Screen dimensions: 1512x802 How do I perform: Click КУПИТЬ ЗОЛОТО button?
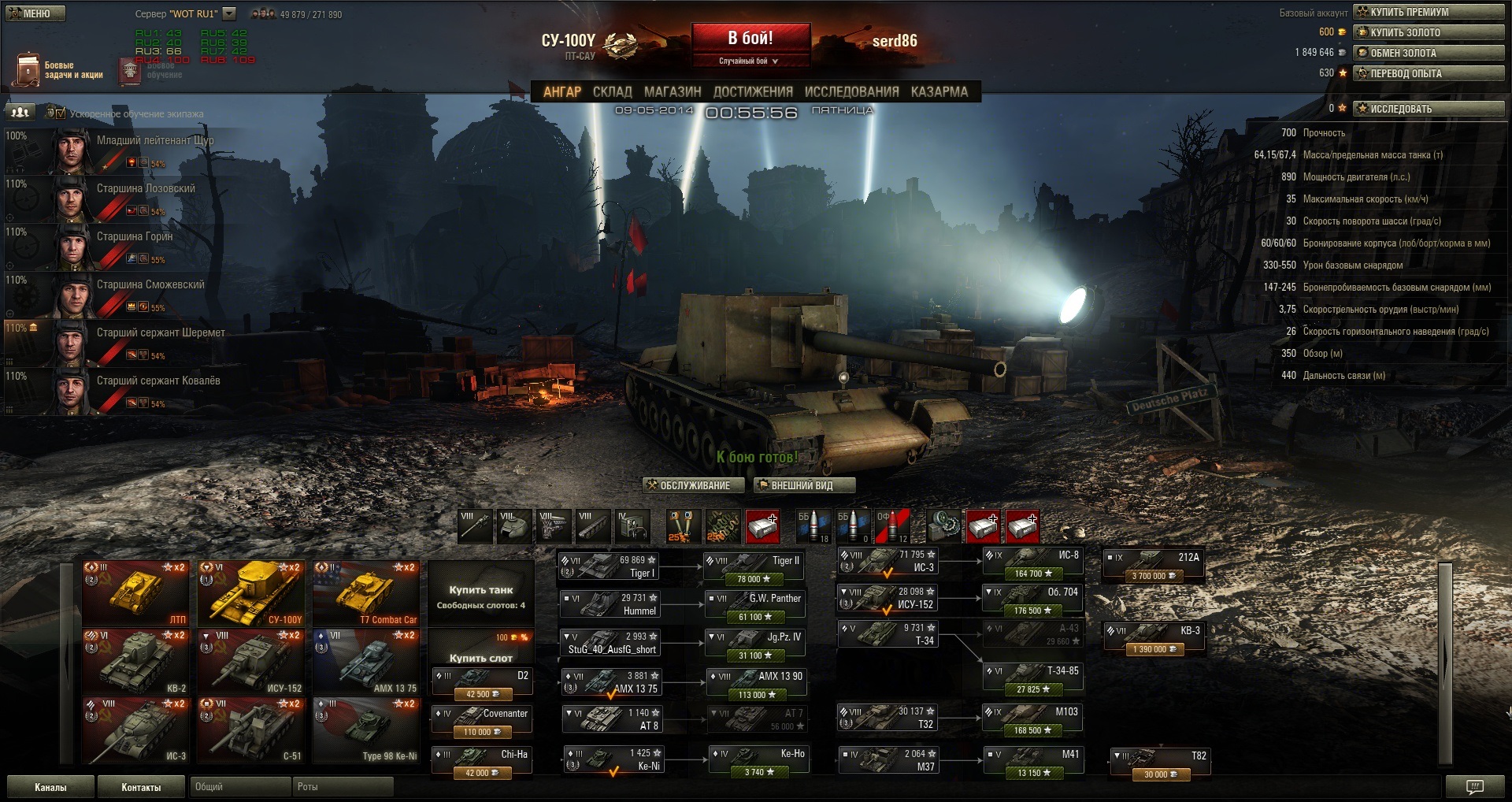pos(1429,32)
